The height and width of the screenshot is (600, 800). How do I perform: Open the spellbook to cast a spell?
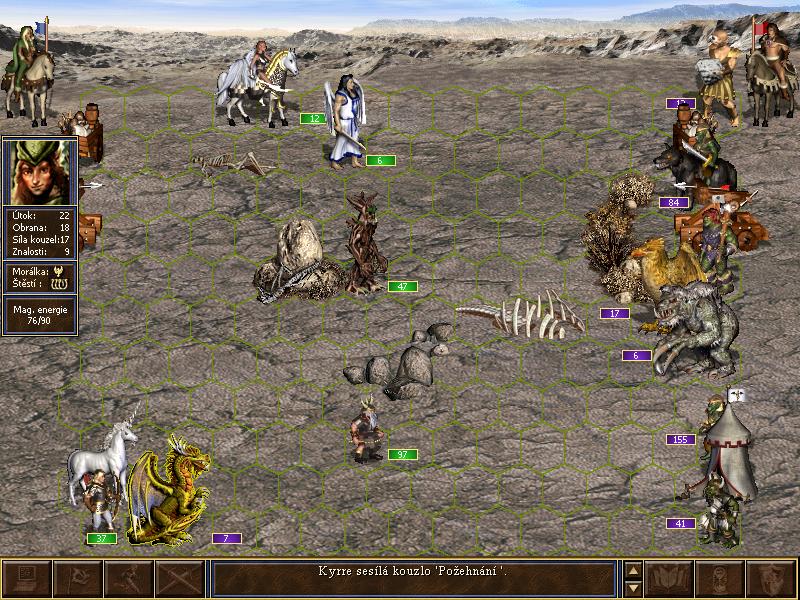click(x=670, y=579)
